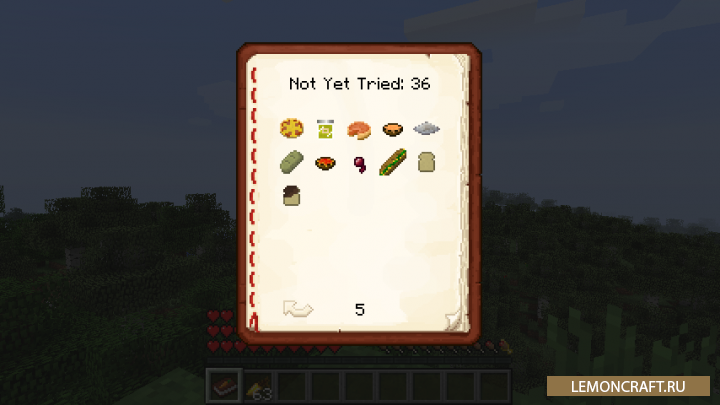Select the toast slice icon
Viewport: 720px width, 405px height.
pos(427,161)
